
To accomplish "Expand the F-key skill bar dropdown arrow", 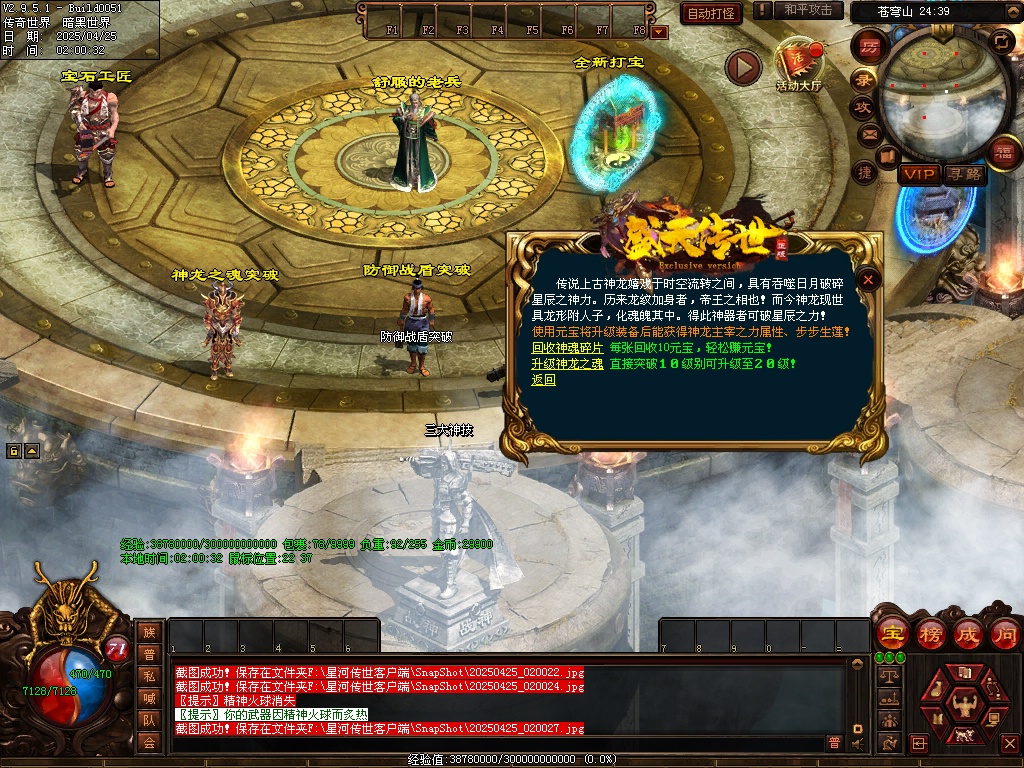I will (659, 32).
